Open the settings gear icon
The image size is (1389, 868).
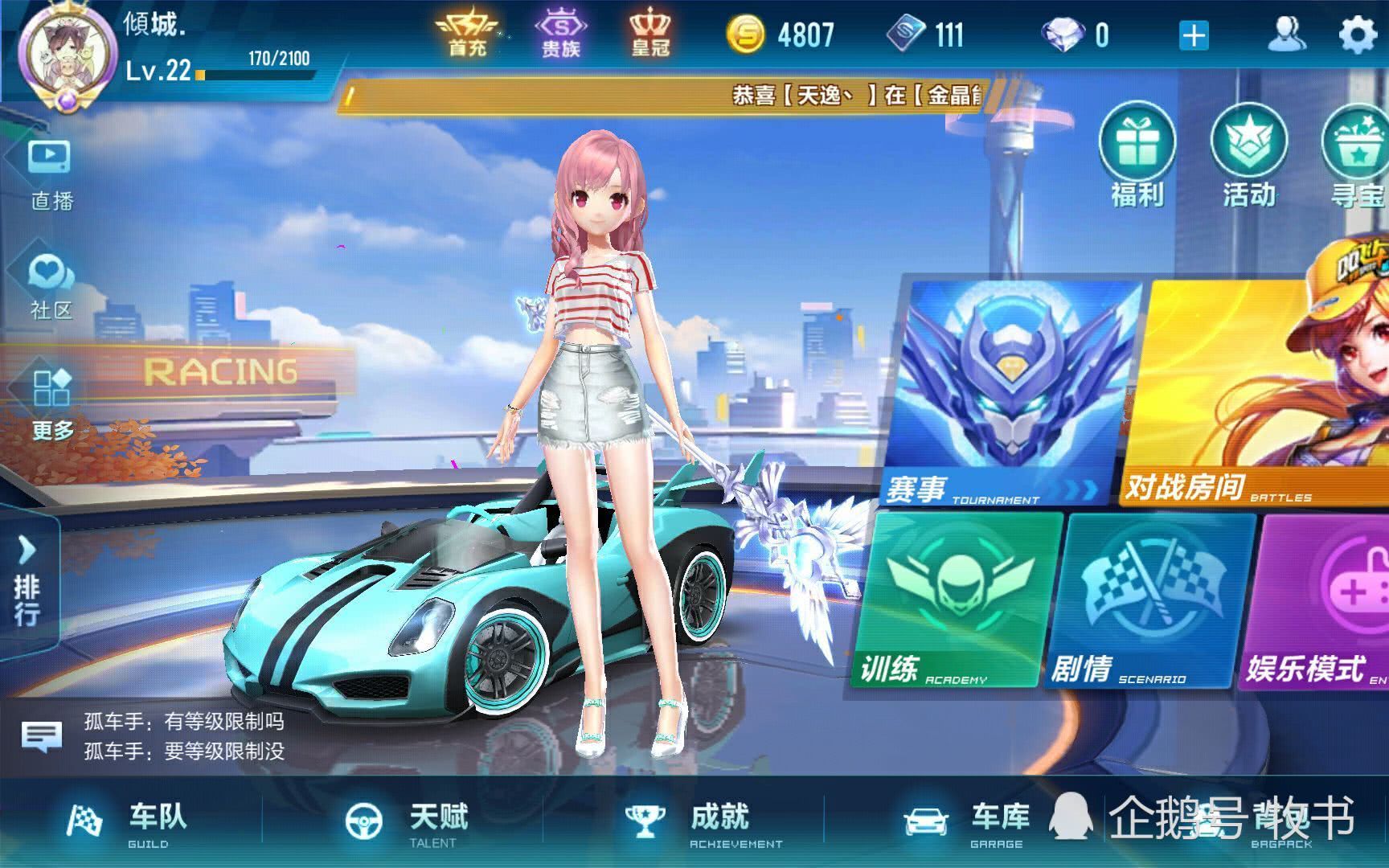tap(1358, 36)
